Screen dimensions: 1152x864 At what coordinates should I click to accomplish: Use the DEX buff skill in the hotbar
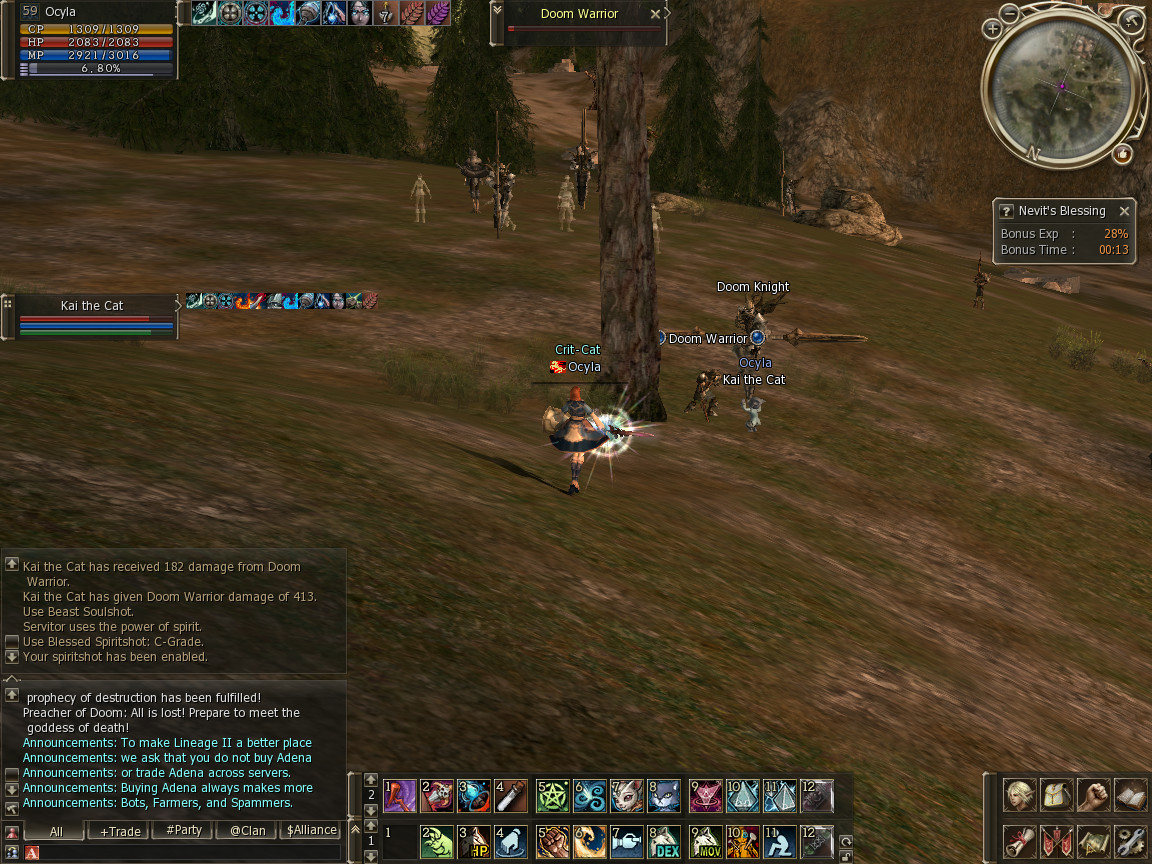point(663,841)
